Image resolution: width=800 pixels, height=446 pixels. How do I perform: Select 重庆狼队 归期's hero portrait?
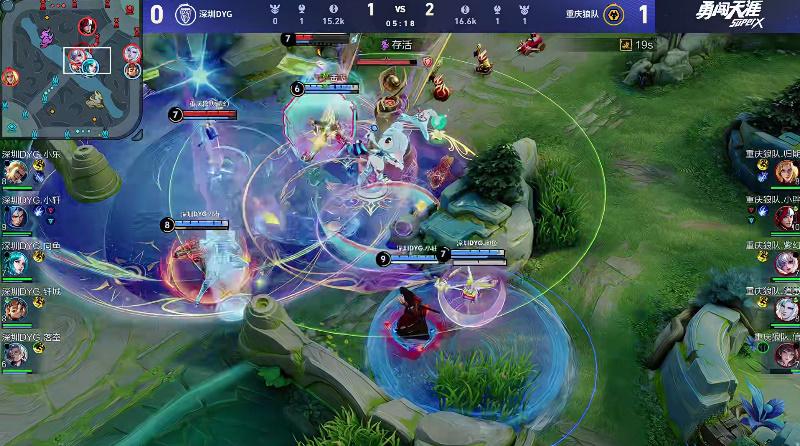tap(786, 172)
